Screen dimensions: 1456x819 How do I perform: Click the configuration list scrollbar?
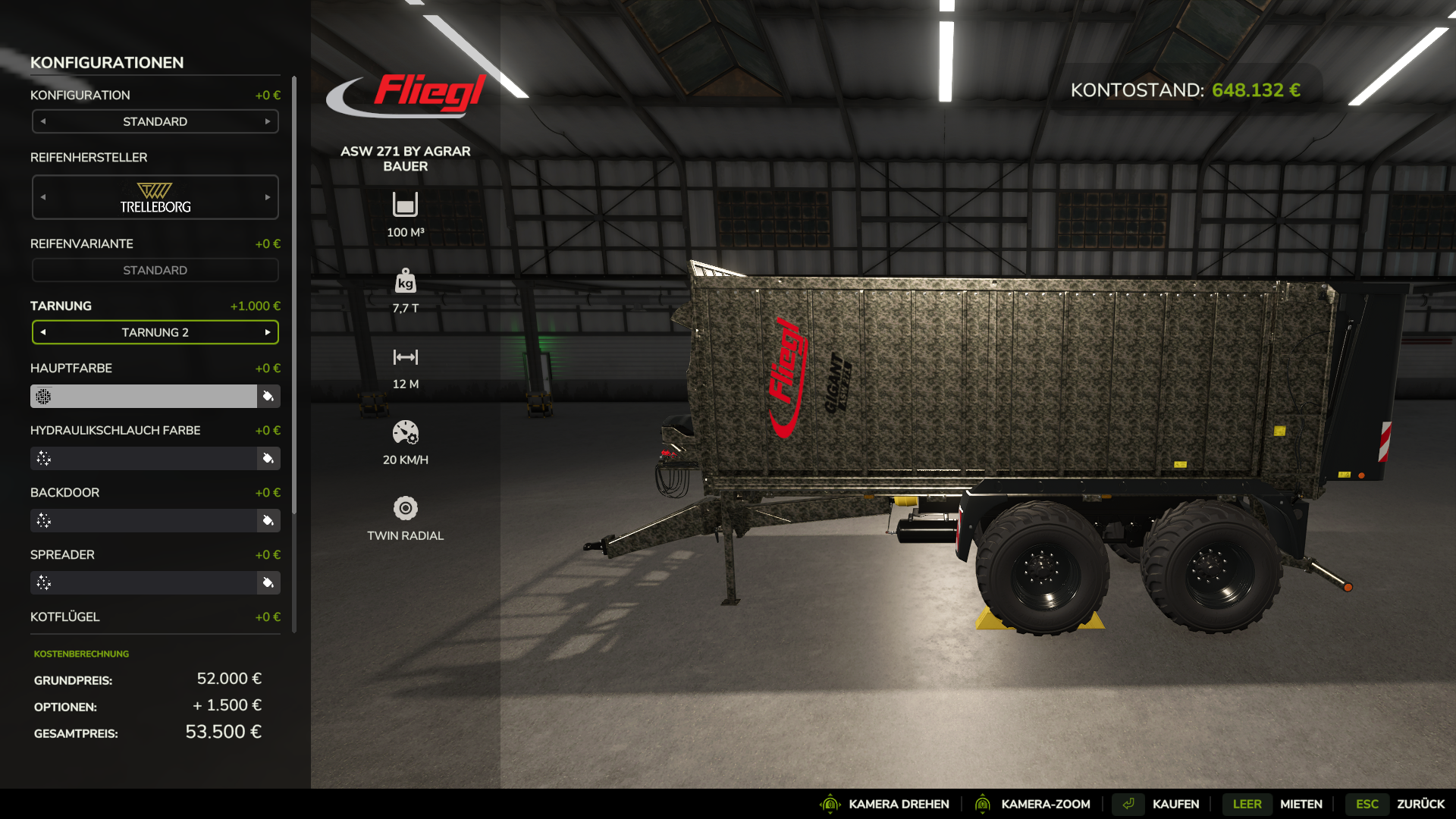tap(294, 303)
